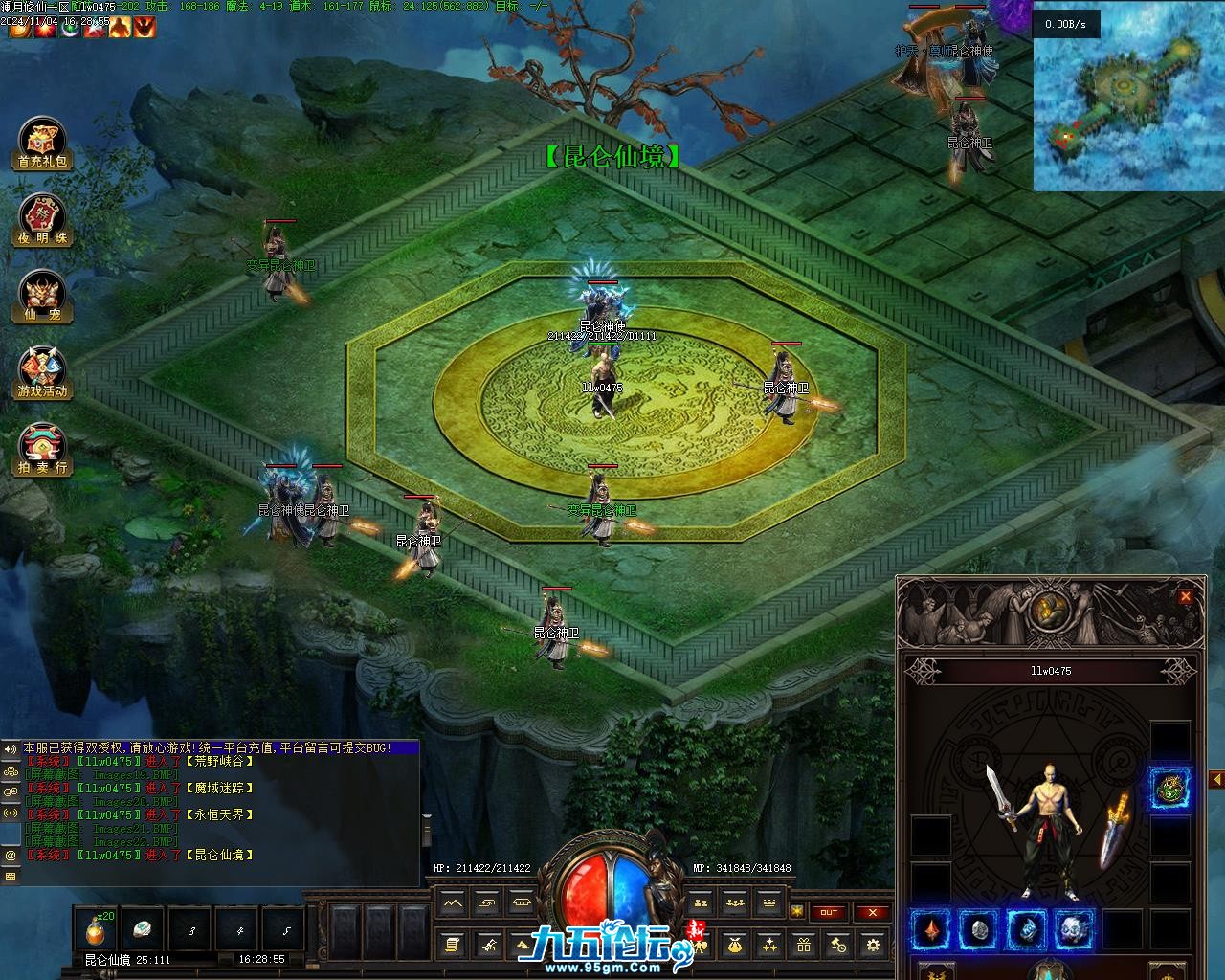The height and width of the screenshot is (980, 1225).
Task: Open the 仙宠 pet menu
Action: coord(42,297)
